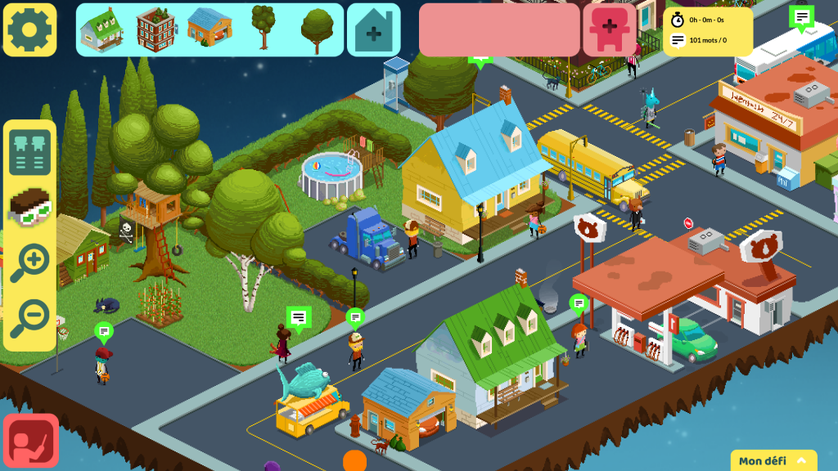Open the red teacher button
This screenshot has width=838, height=471.
(31, 441)
